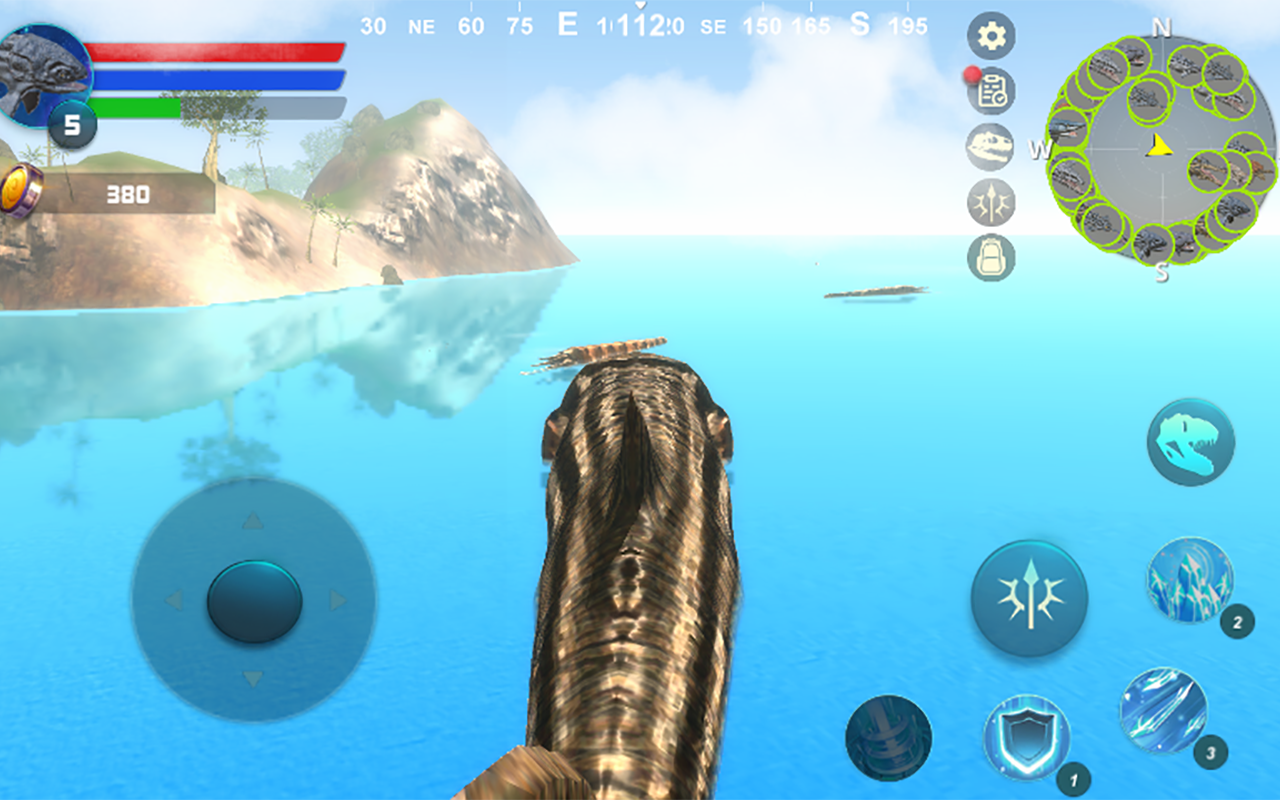Viewport: 1280px width, 800px height.
Task: Click the movement joystick center knob
Action: coord(254,601)
